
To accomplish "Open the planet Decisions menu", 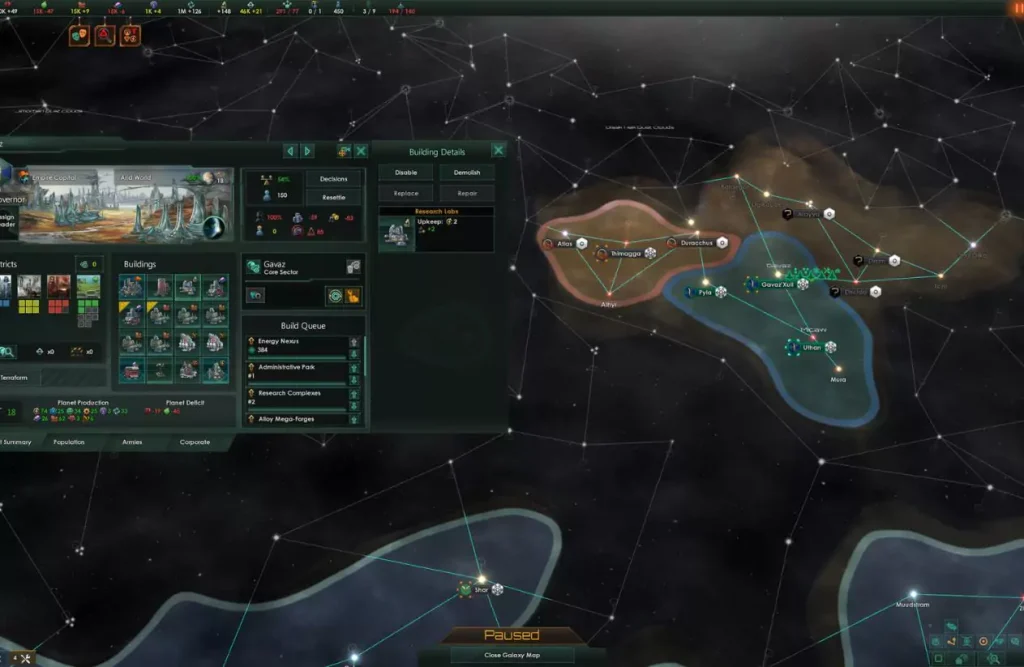I will point(333,179).
